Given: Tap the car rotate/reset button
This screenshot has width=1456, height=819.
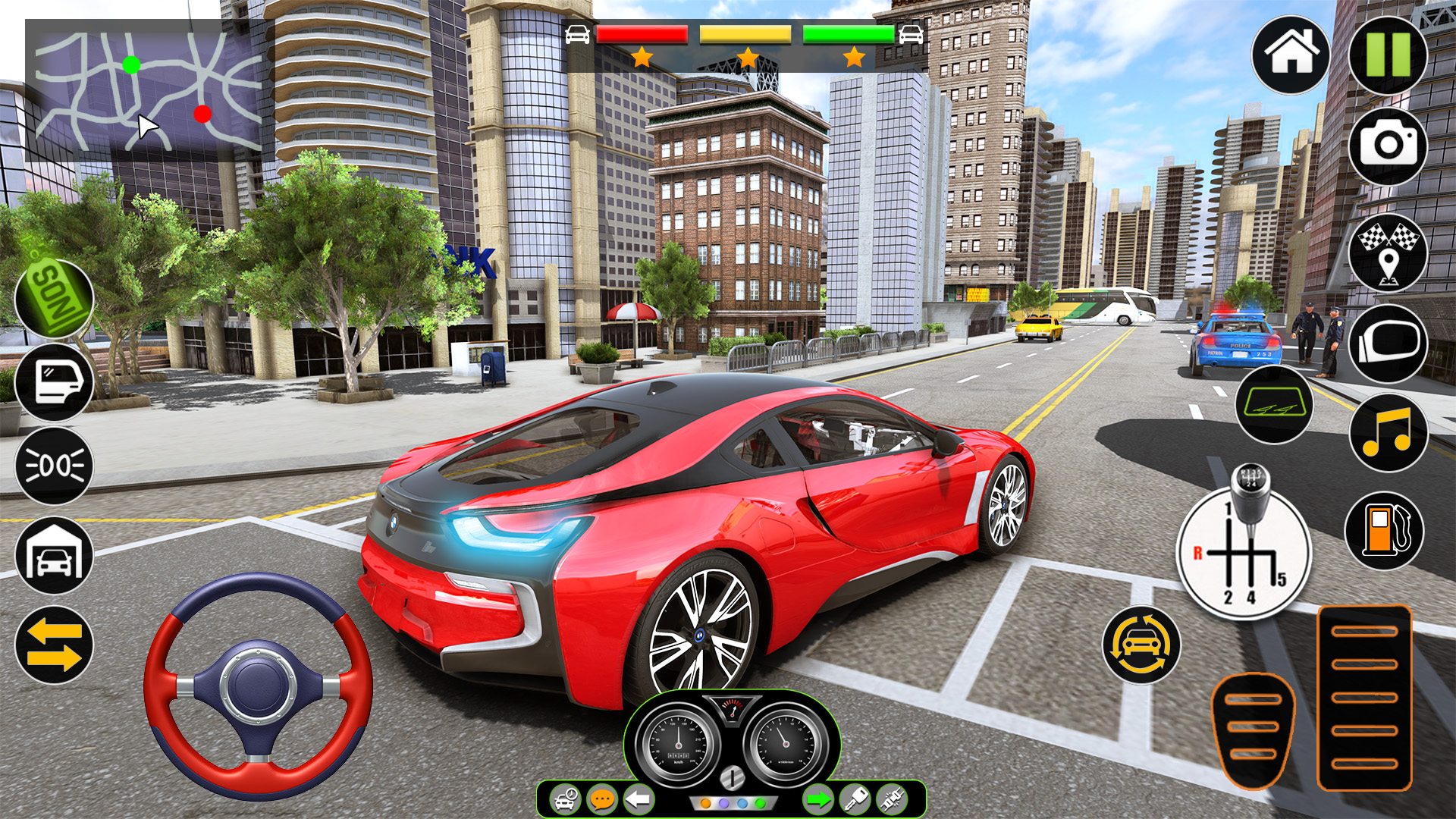Looking at the screenshot, I should (1141, 645).
